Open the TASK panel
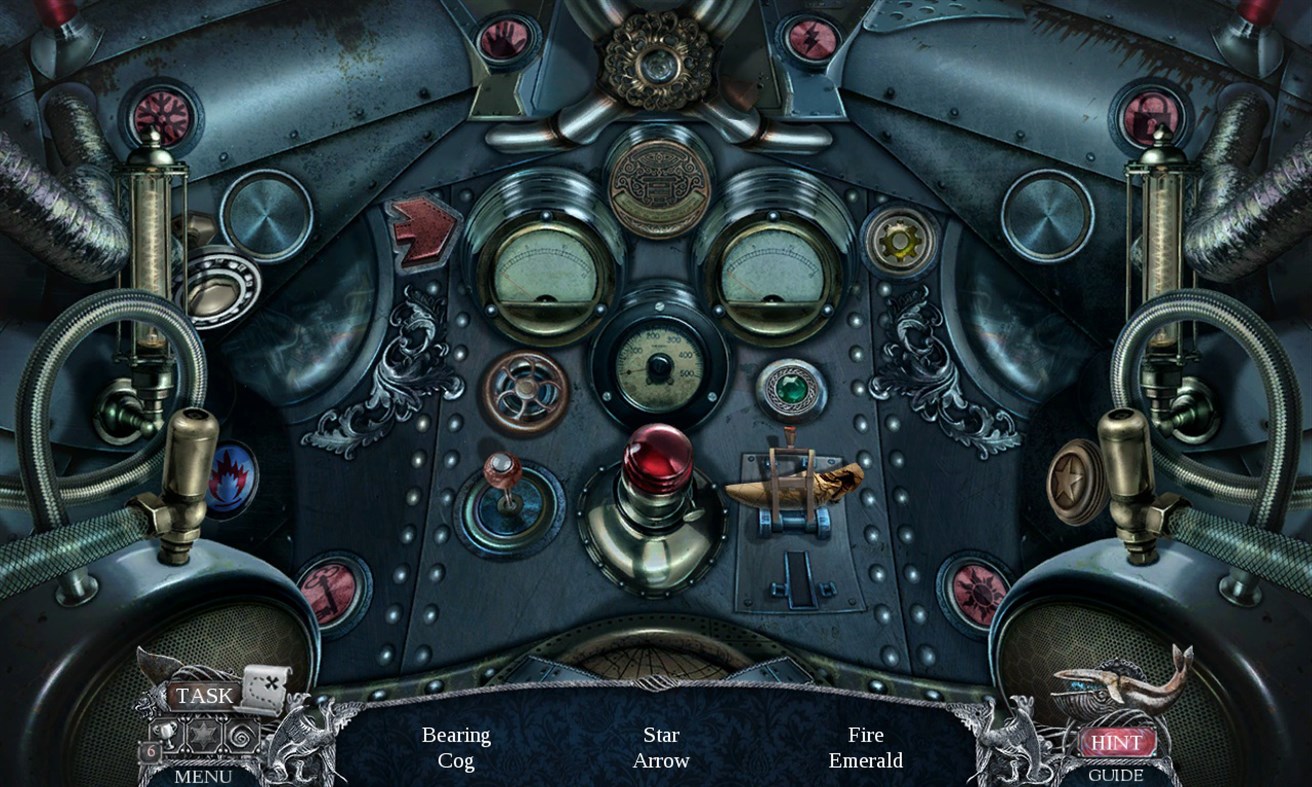 point(203,695)
